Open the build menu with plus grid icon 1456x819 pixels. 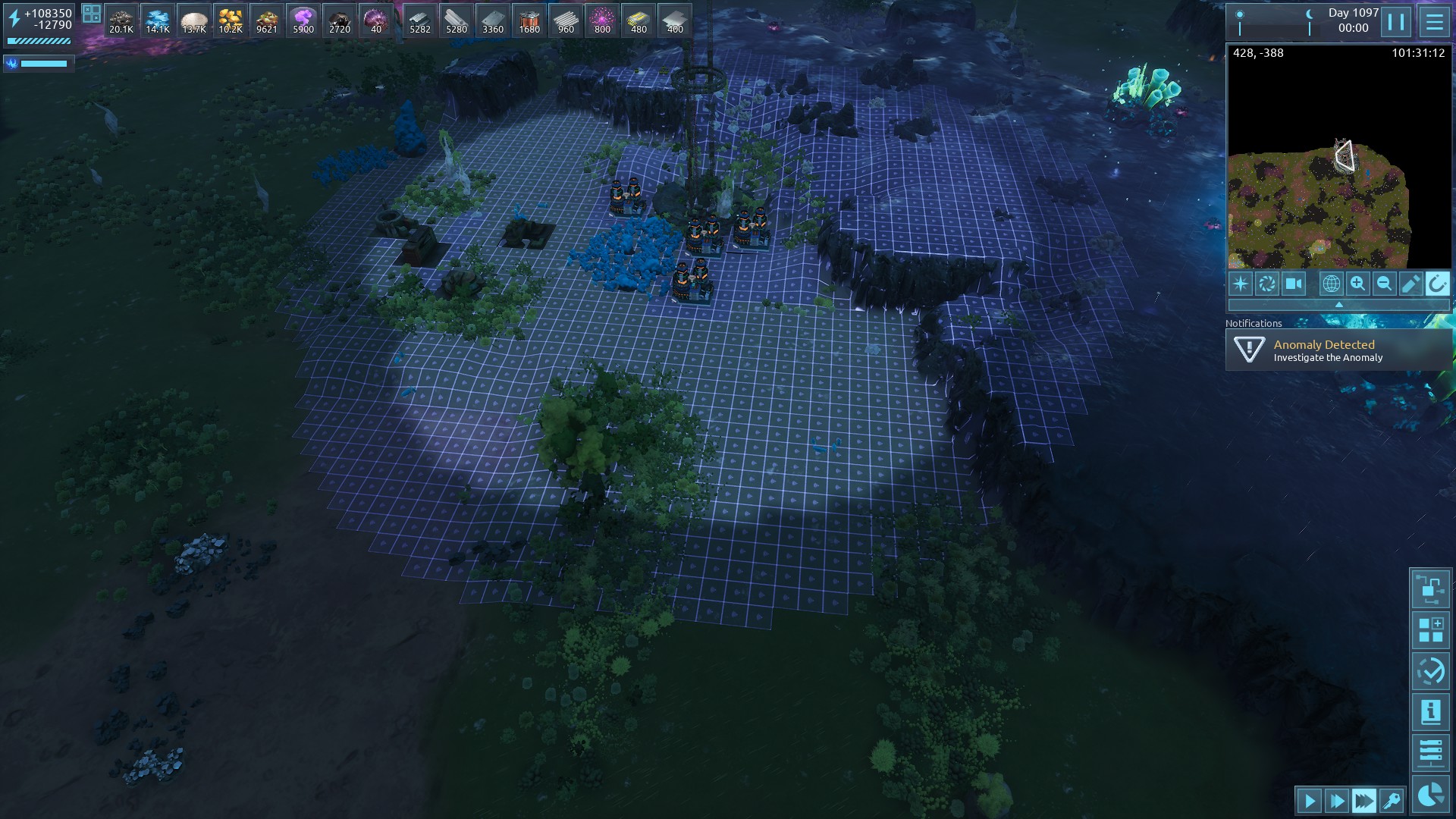pos(1430,630)
